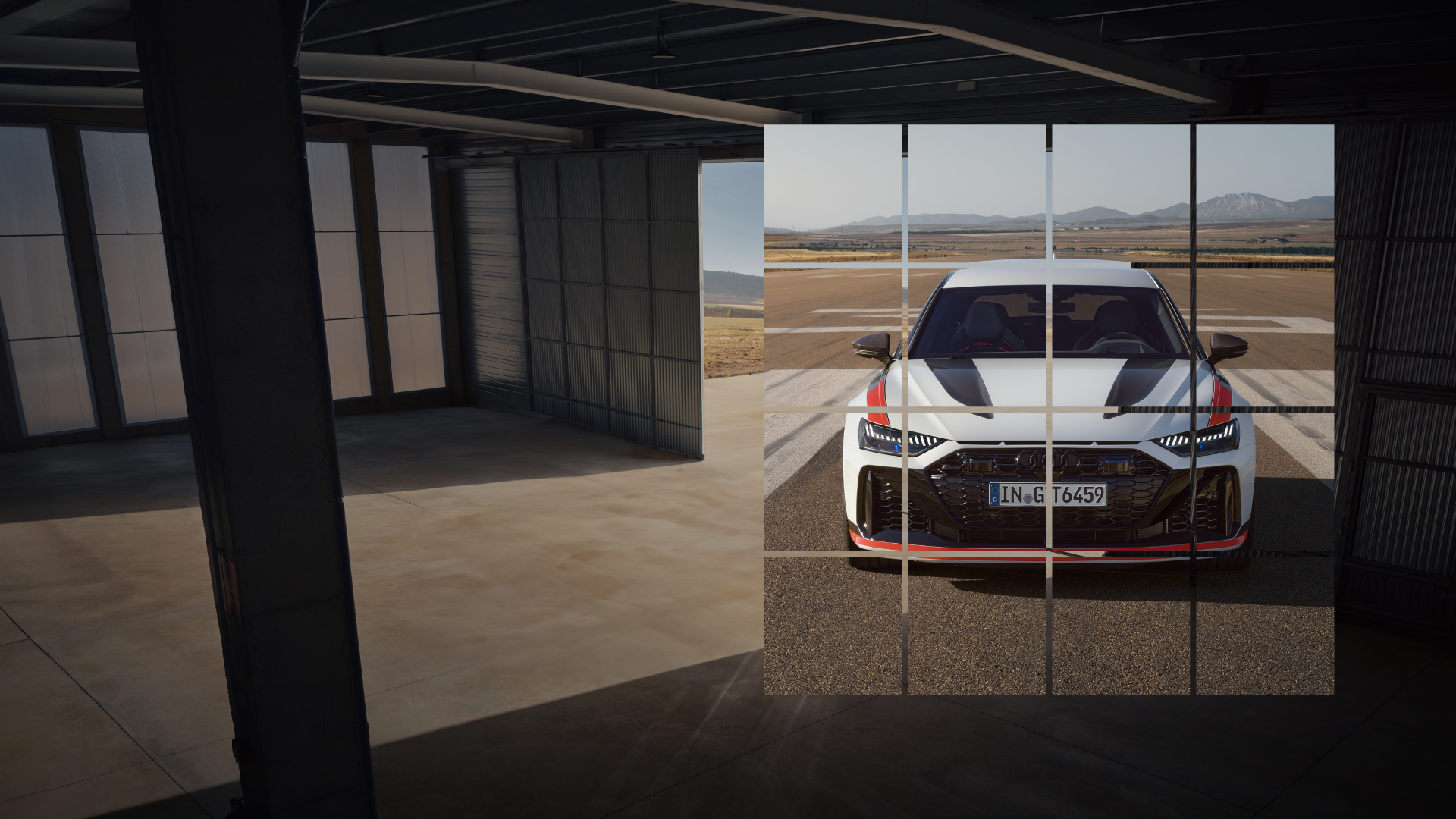Screen dimensions: 1456x819
Task: Select the tile with the right side mirror
Action: point(1265,337)
